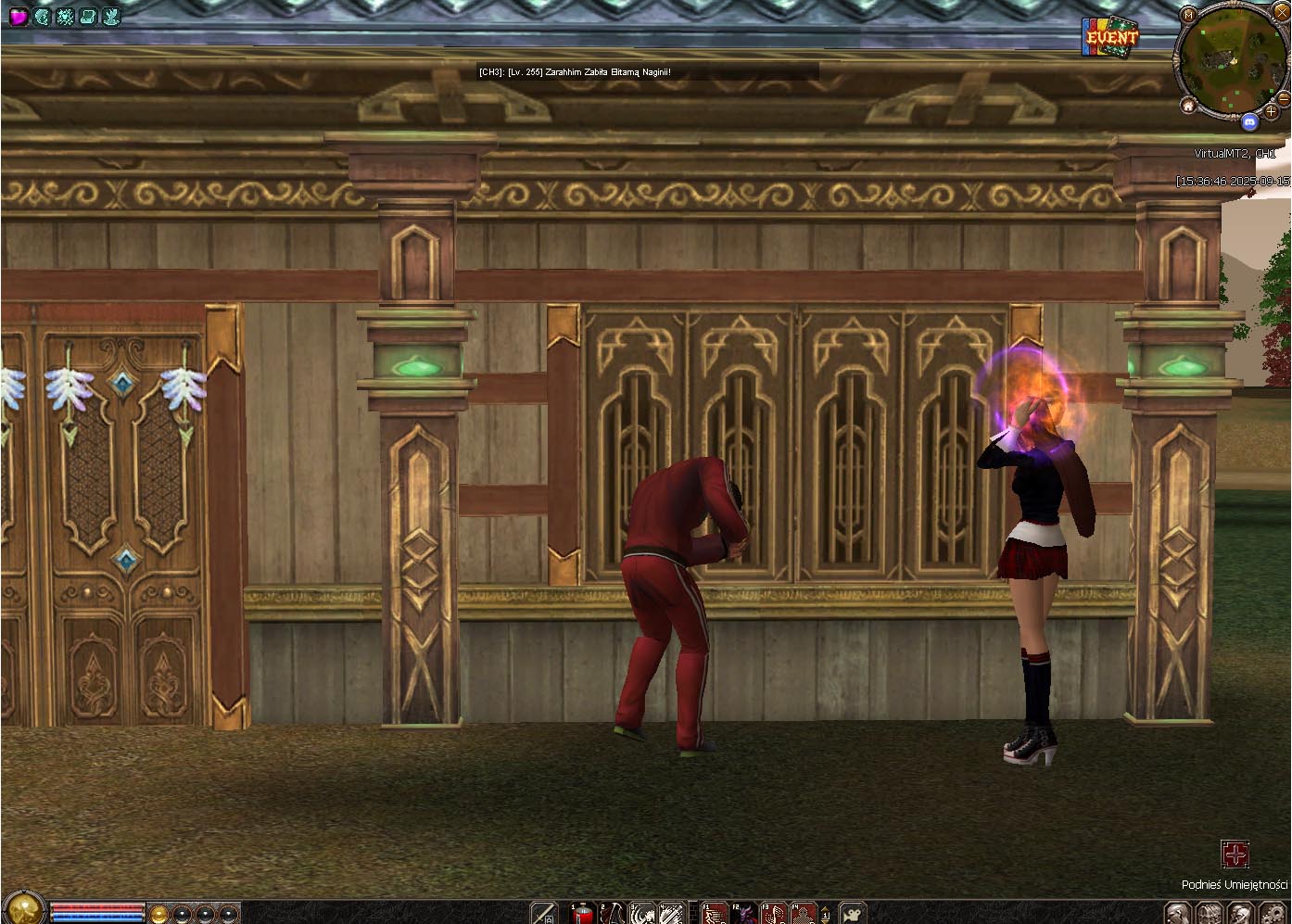Close the minimap with the X button
1292x924 pixels.
tap(1282, 12)
